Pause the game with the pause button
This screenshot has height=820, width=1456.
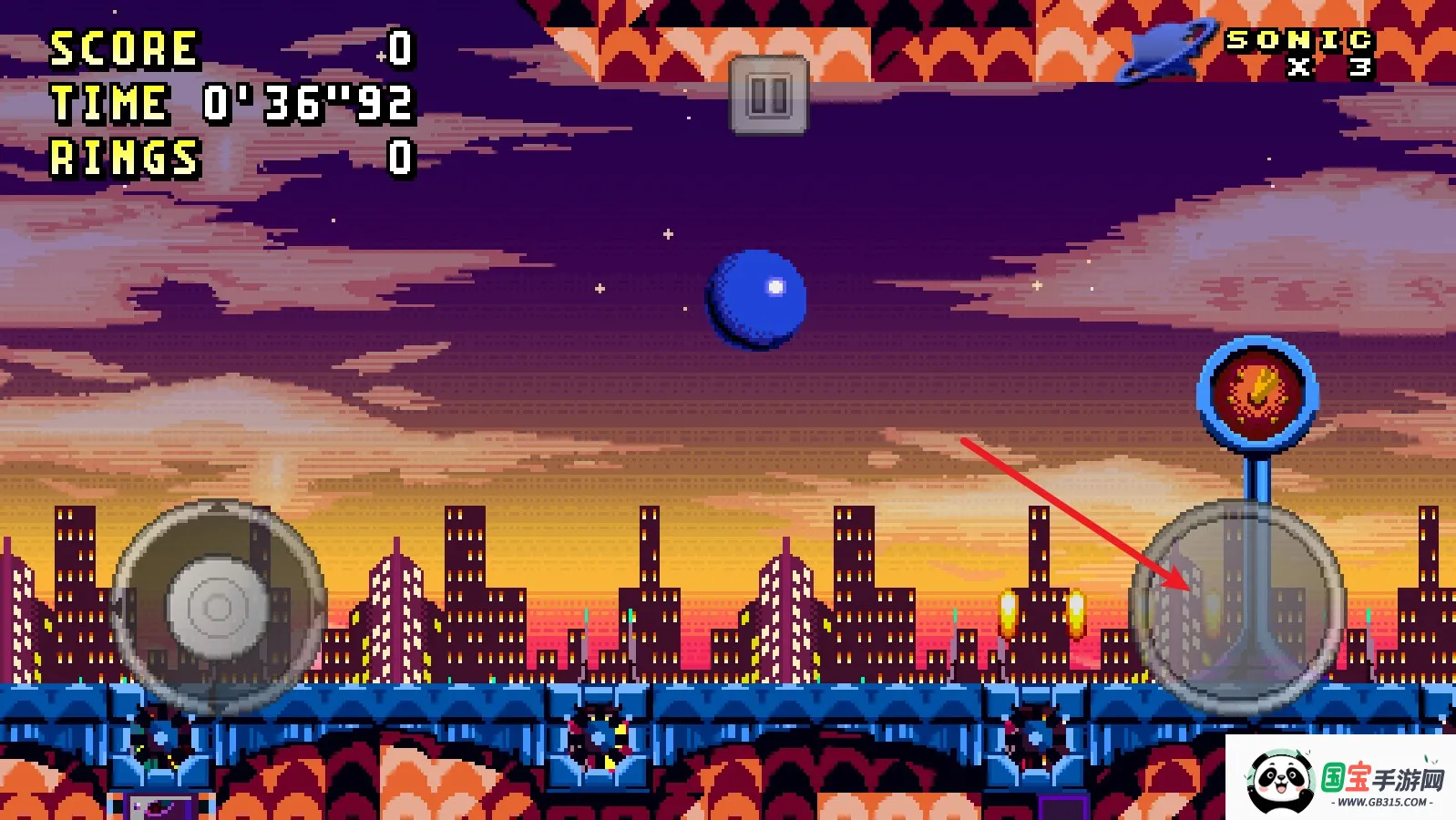coord(768,95)
